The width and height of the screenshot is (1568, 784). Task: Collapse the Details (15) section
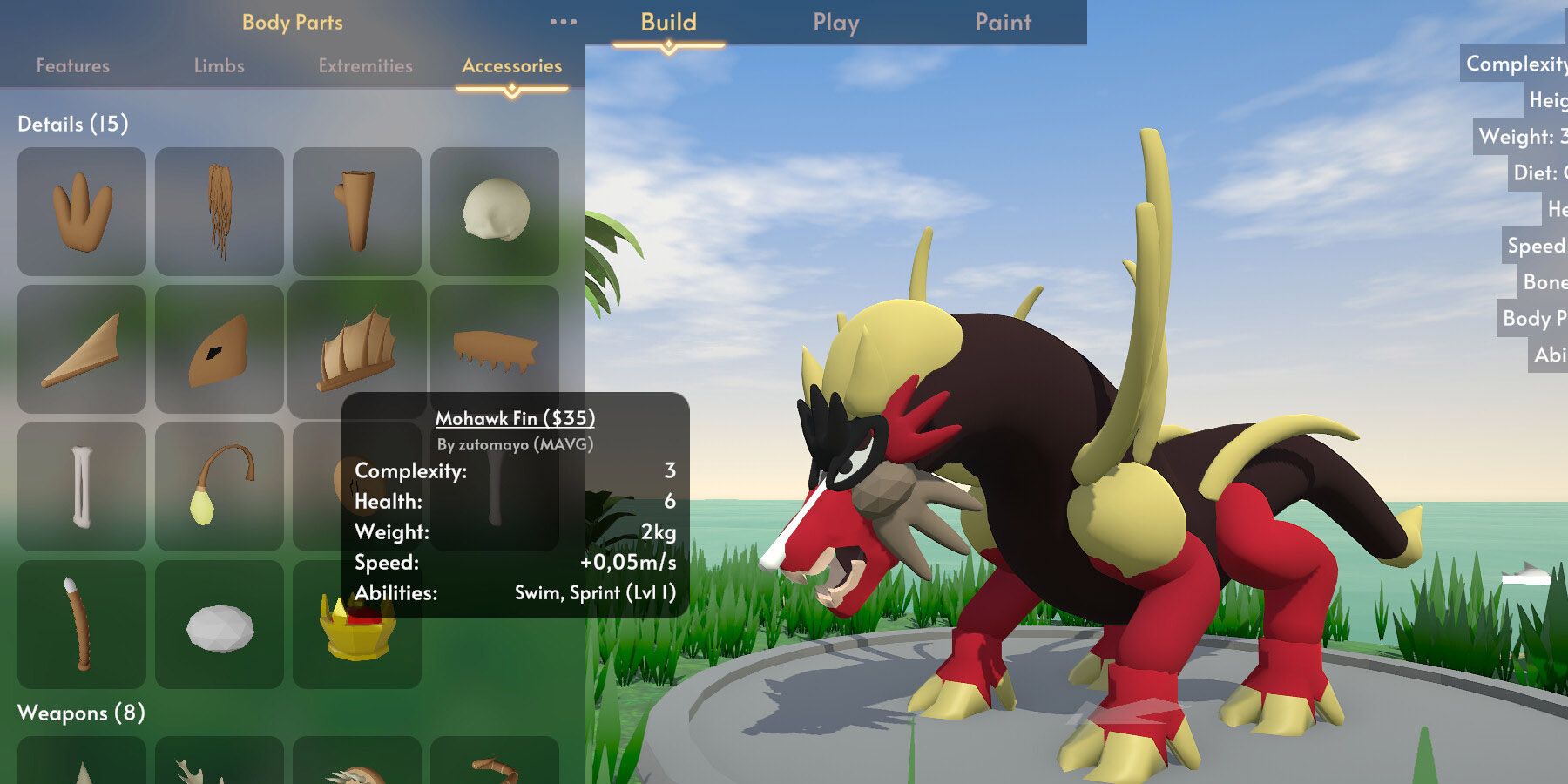pyautogui.click(x=74, y=125)
